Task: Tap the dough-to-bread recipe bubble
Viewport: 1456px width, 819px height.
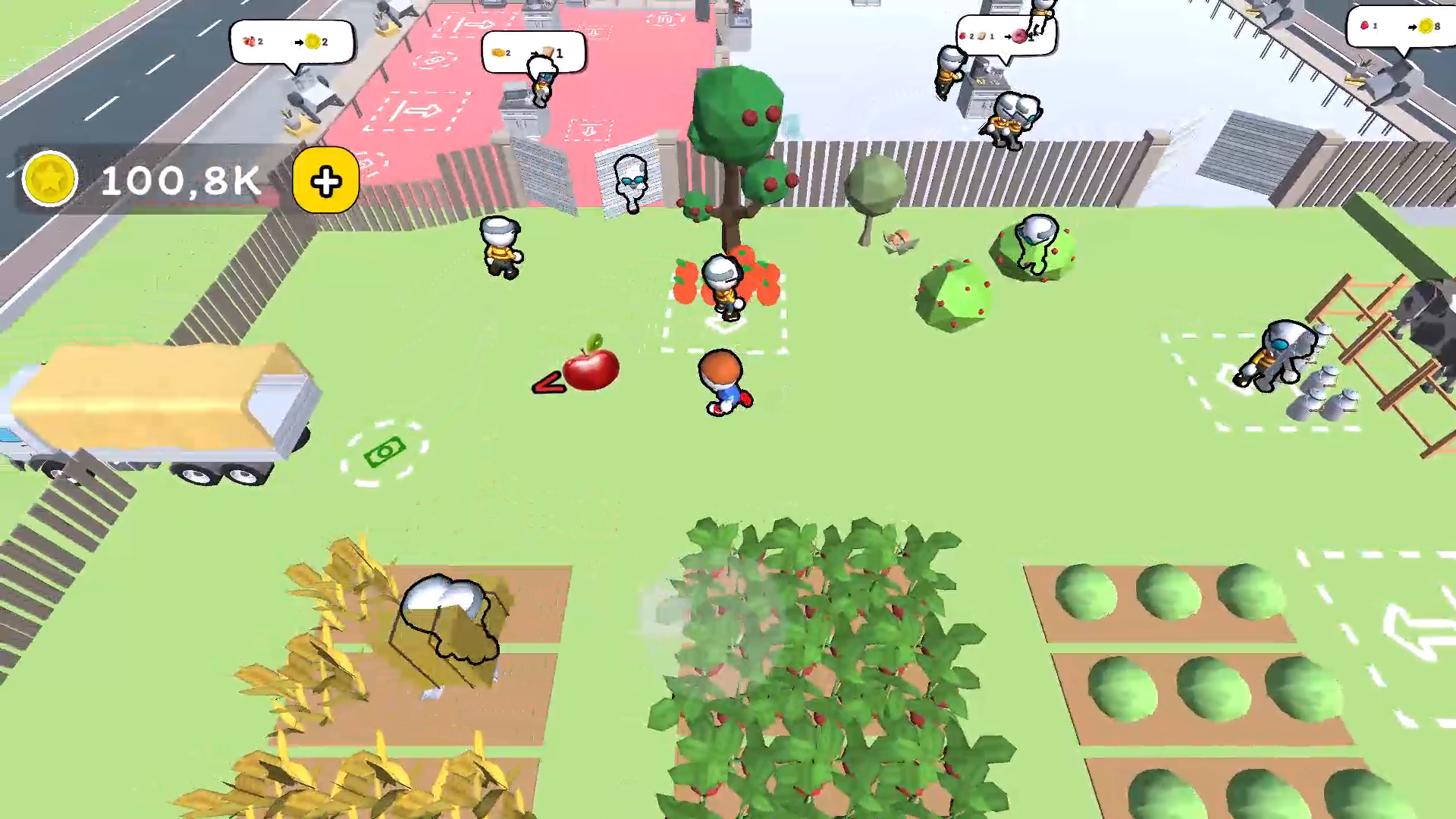Action: click(x=531, y=52)
